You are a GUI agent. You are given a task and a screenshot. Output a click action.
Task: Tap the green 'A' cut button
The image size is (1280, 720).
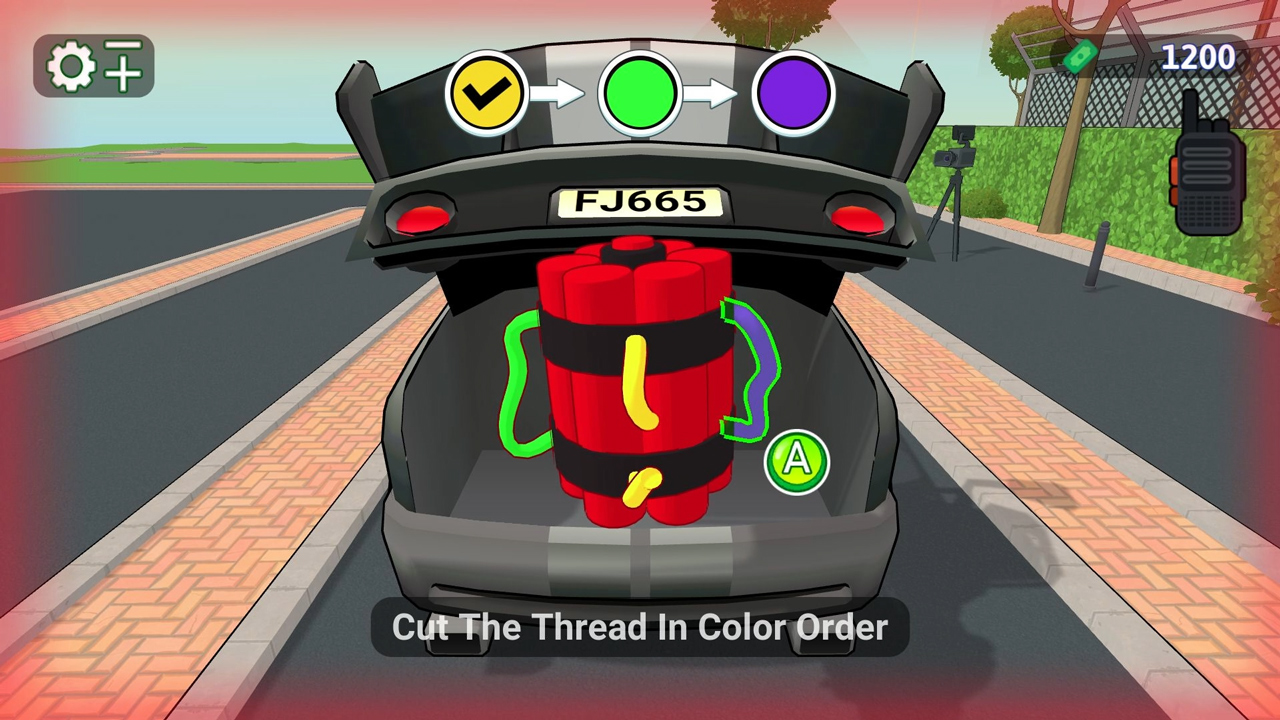tap(796, 460)
